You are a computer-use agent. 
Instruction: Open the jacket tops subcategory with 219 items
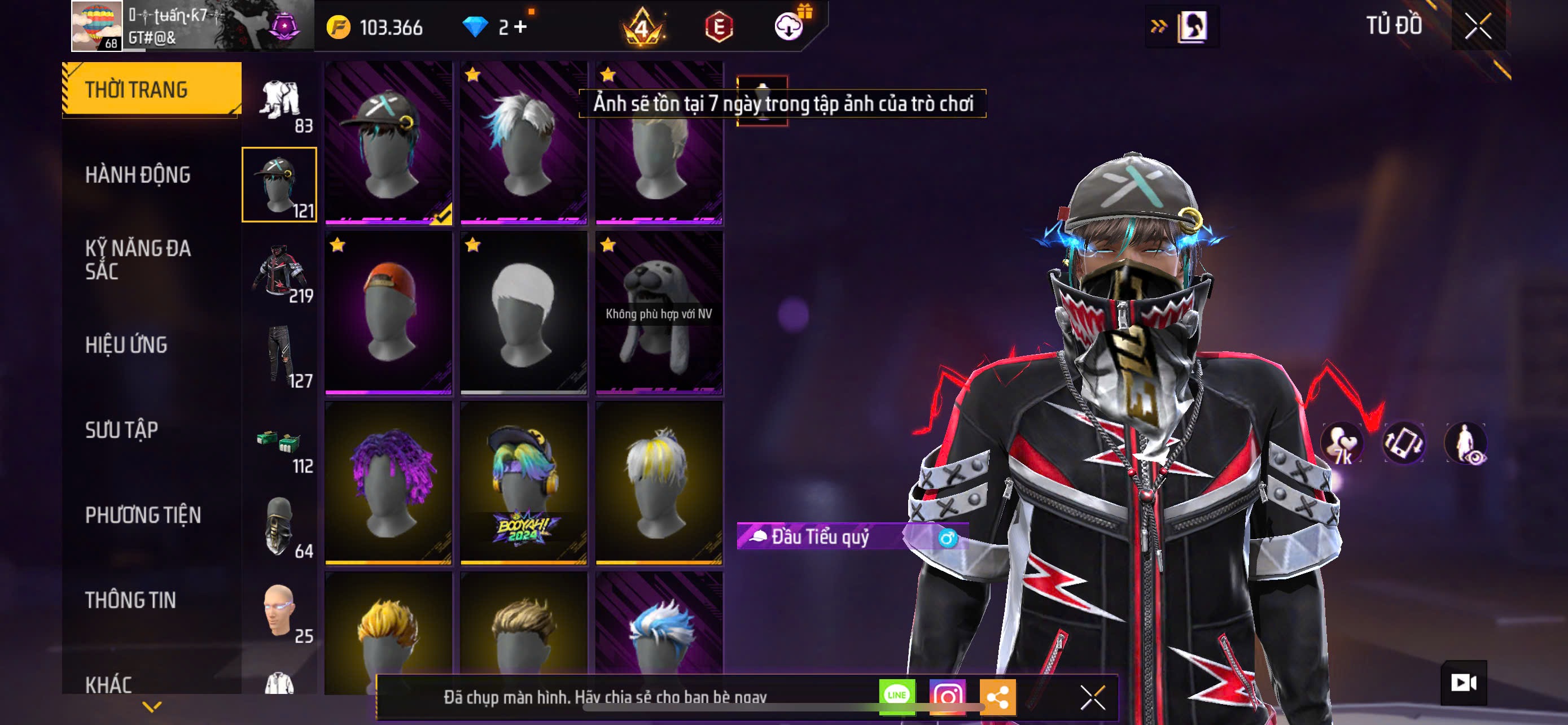click(280, 272)
